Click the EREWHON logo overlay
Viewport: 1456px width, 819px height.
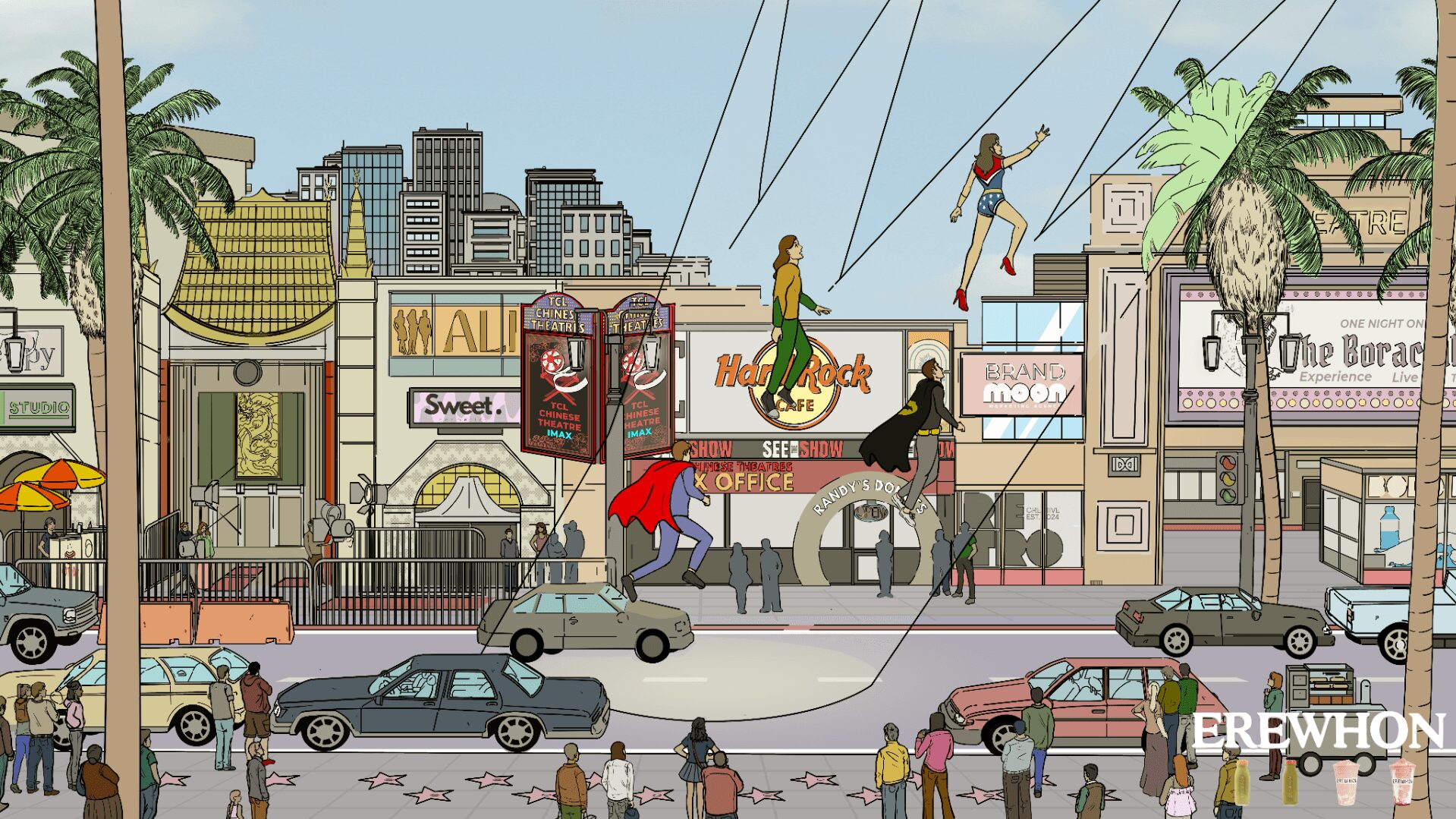click(1318, 733)
